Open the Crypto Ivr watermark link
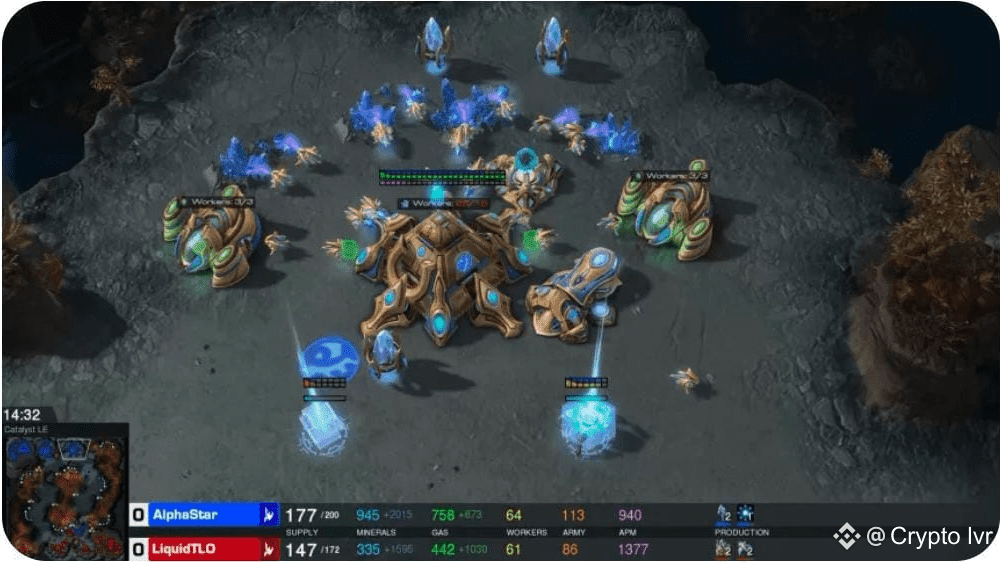 (x=915, y=537)
